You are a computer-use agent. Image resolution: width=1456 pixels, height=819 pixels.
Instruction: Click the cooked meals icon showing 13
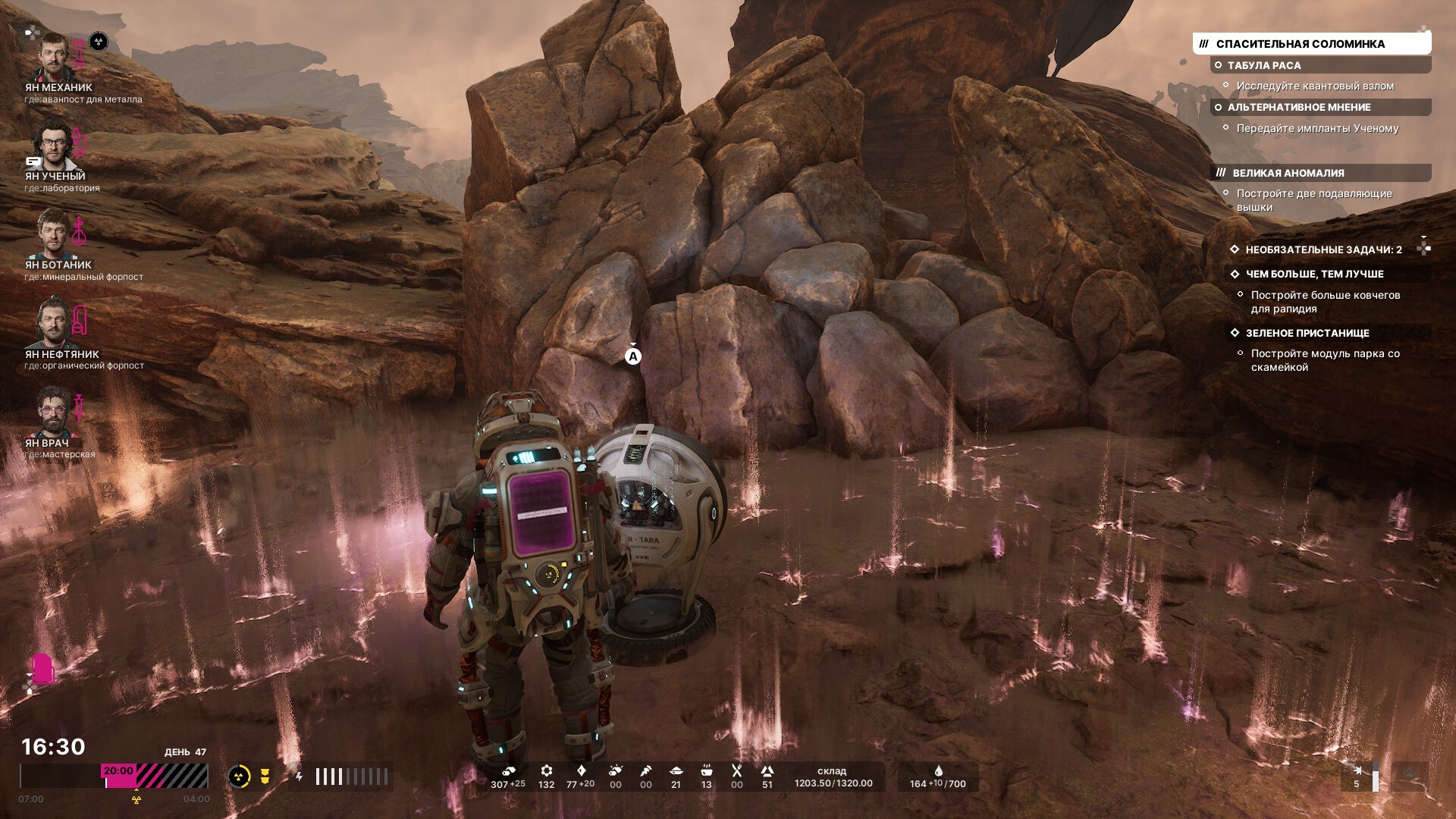point(706,772)
